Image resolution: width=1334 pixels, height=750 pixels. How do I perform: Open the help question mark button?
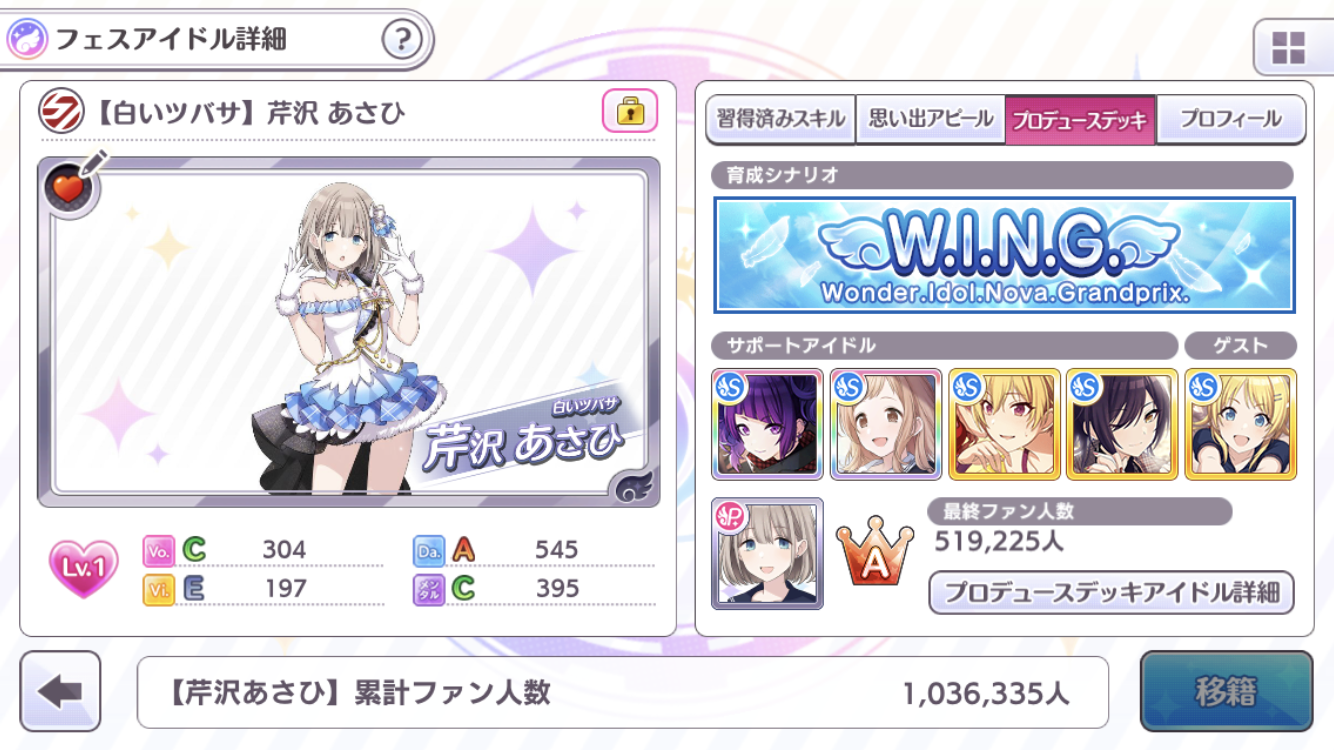pos(401,41)
